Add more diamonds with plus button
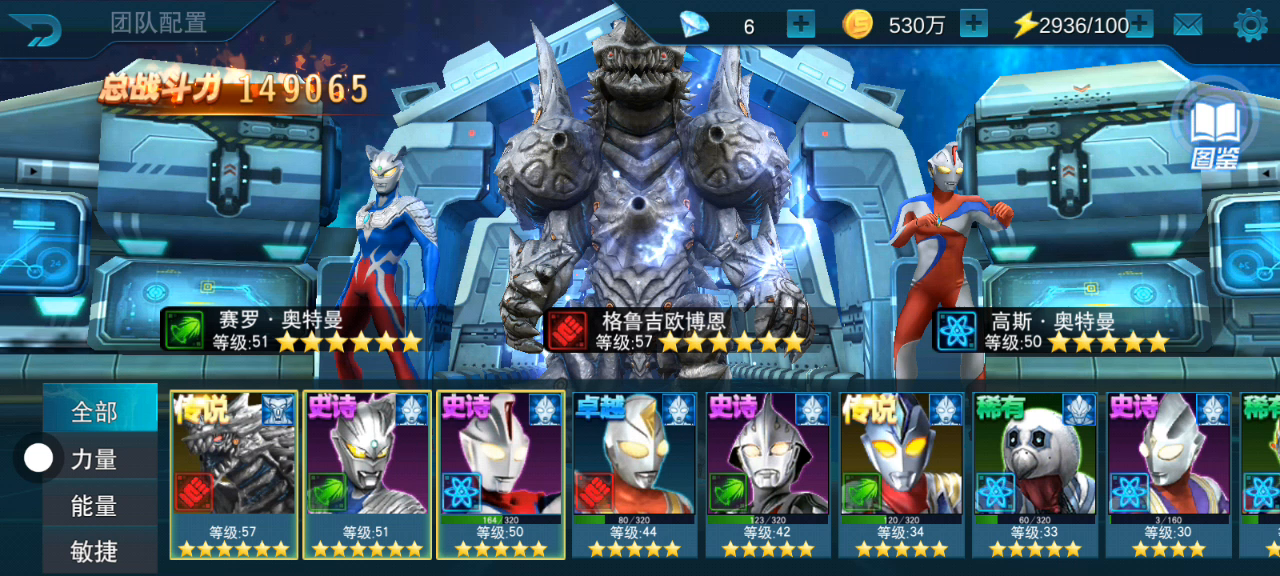Viewport: 1280px width, 576px height. tap(801, 24)
